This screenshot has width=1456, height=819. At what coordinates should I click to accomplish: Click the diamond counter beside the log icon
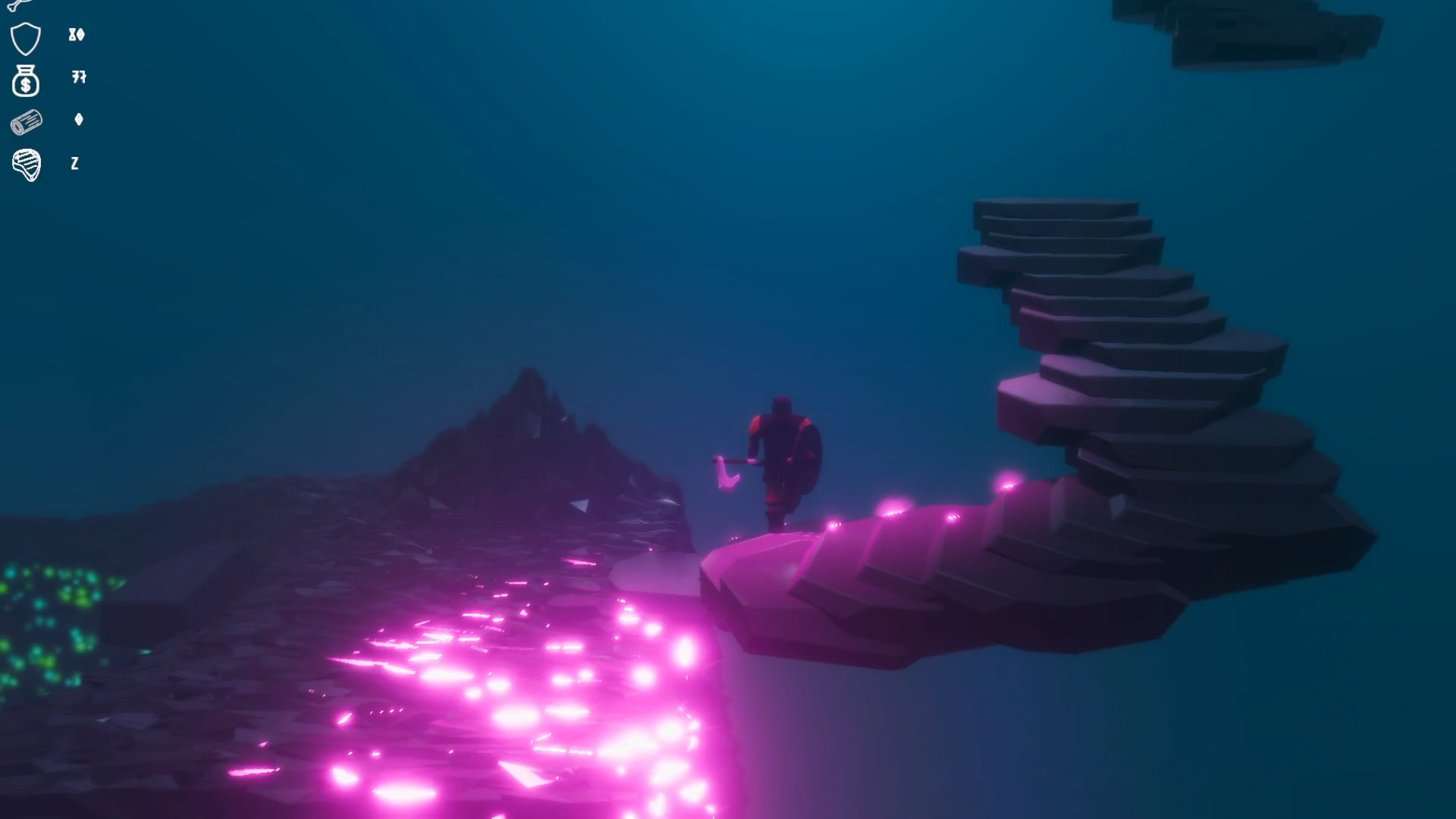click(x=78, y=120)
